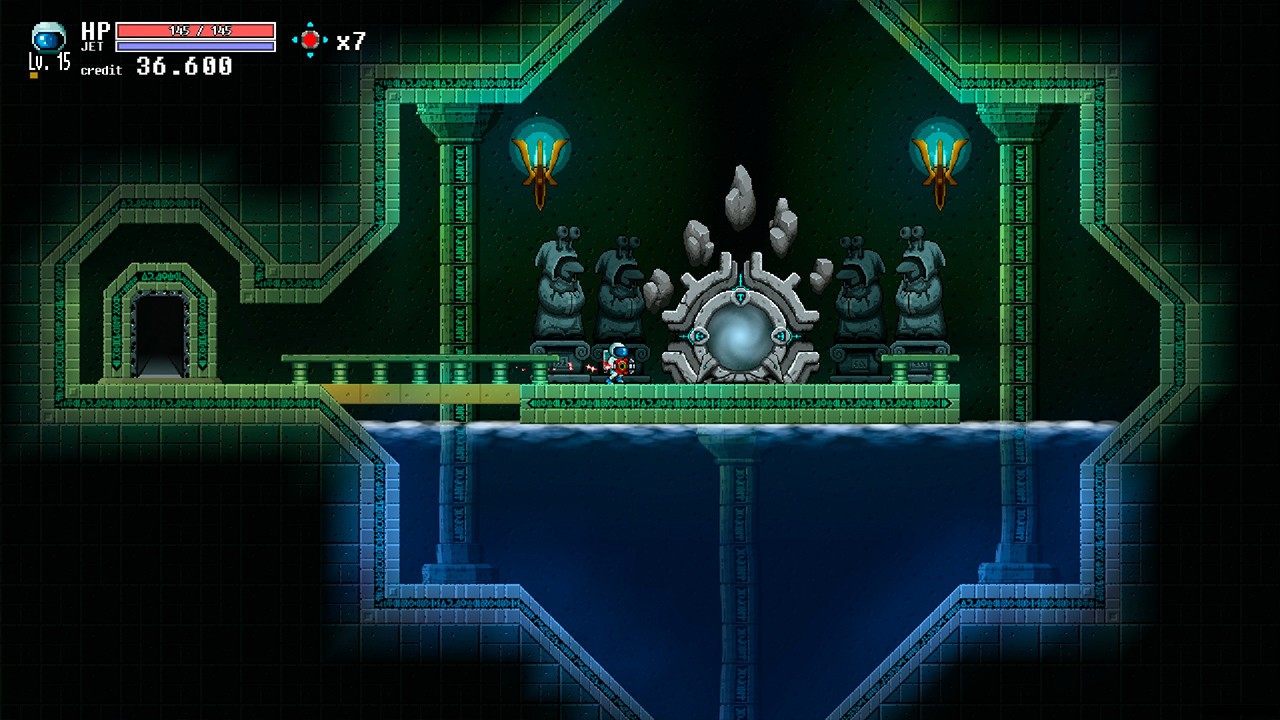The width and height of the screenshot is (1280, 720).
Task: Click the x7 missile counter
Action: [x=351, y=40]
